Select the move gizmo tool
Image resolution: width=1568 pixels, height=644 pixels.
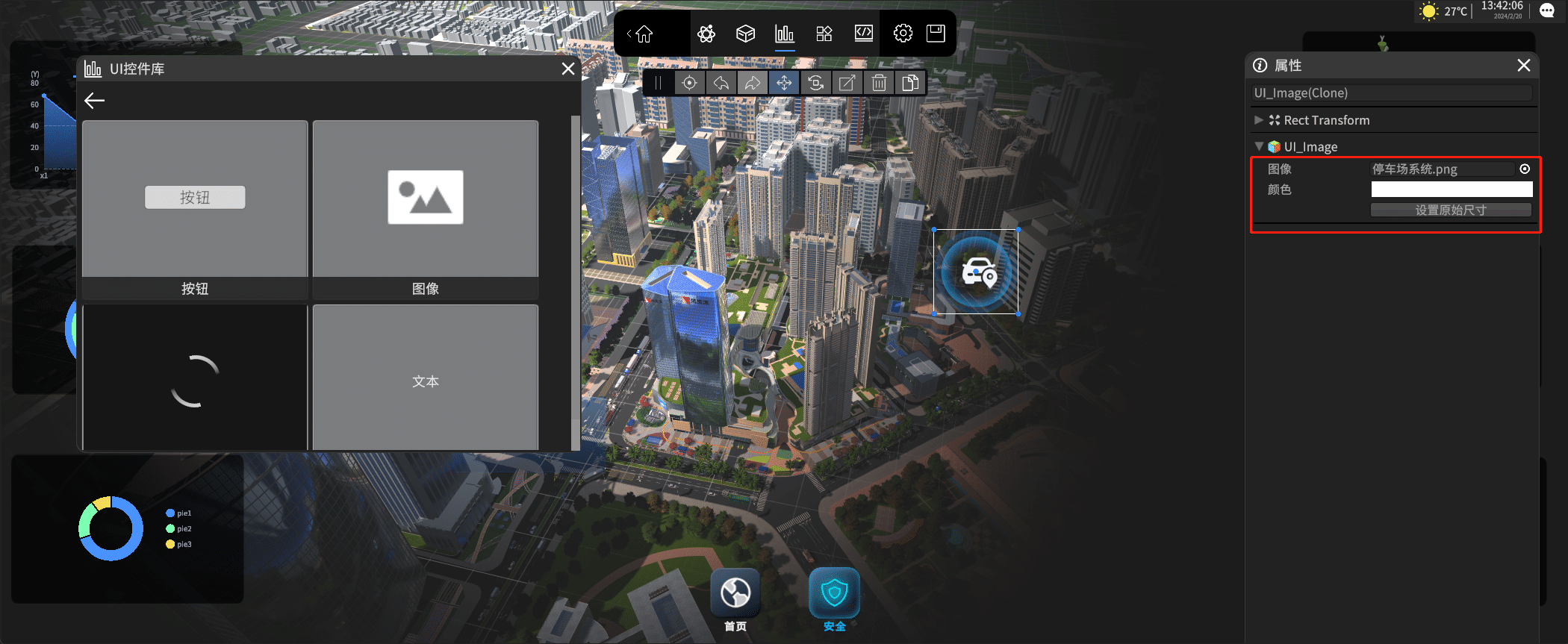(x=784, y=83)
